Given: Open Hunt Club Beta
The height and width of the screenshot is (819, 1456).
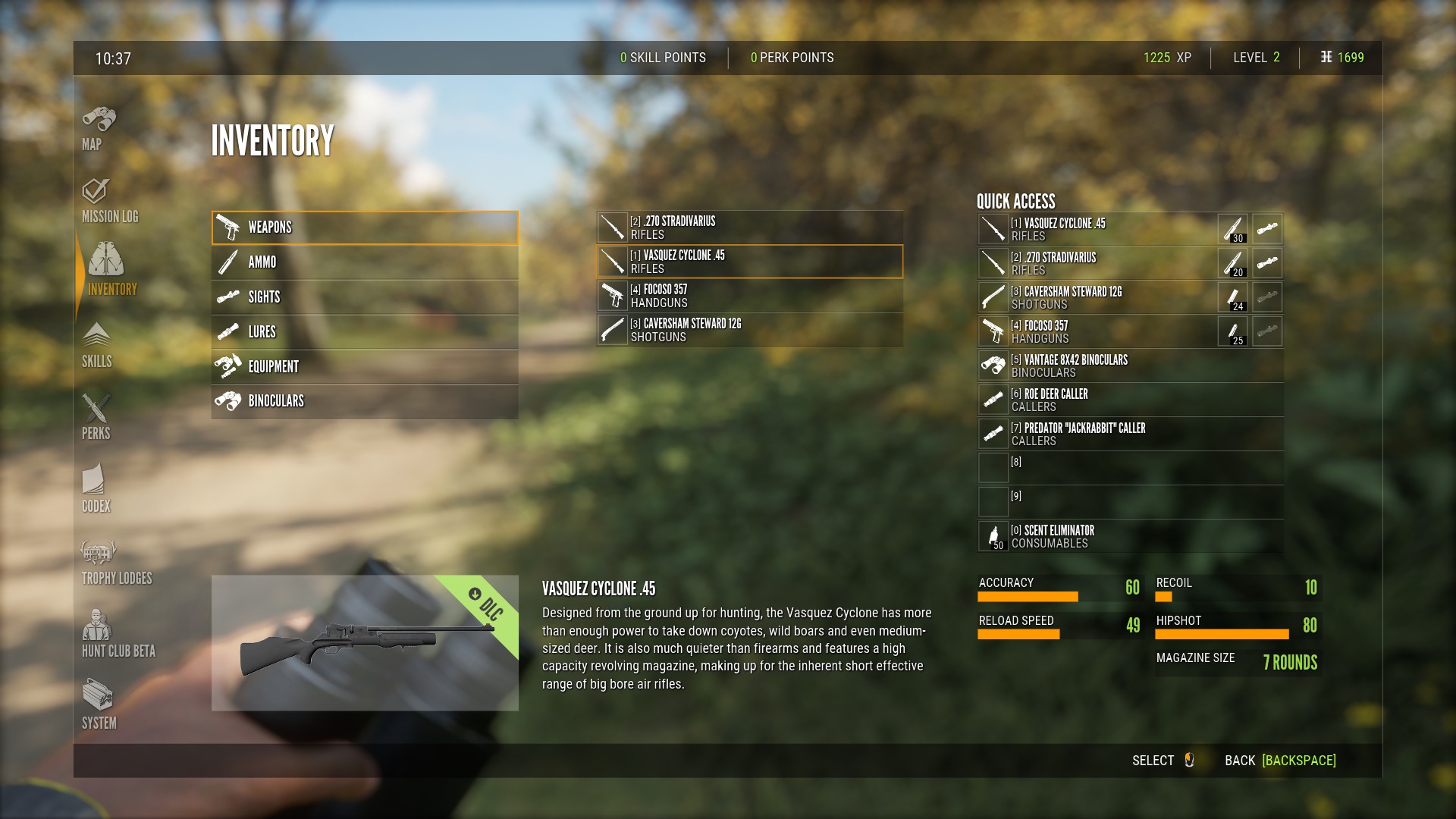Looking at the screenshot, I should click(118, 635).
